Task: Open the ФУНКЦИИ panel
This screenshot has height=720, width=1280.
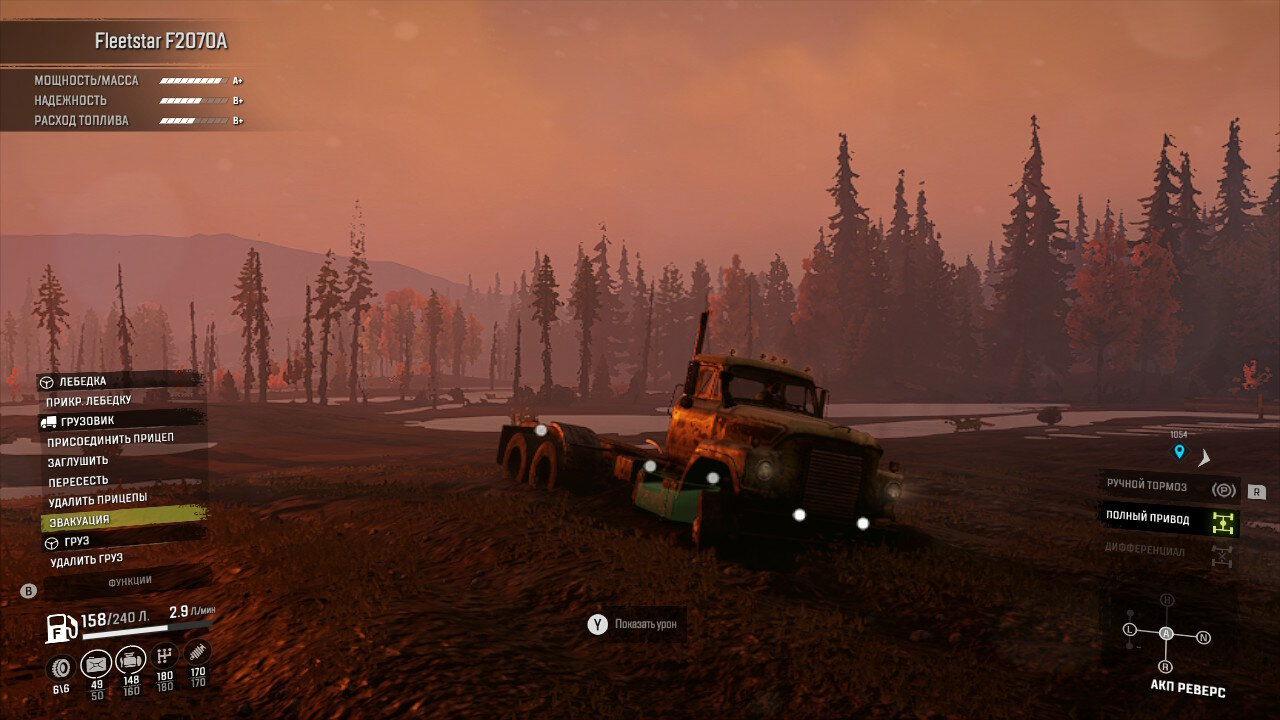Action: tap(130, 581)
